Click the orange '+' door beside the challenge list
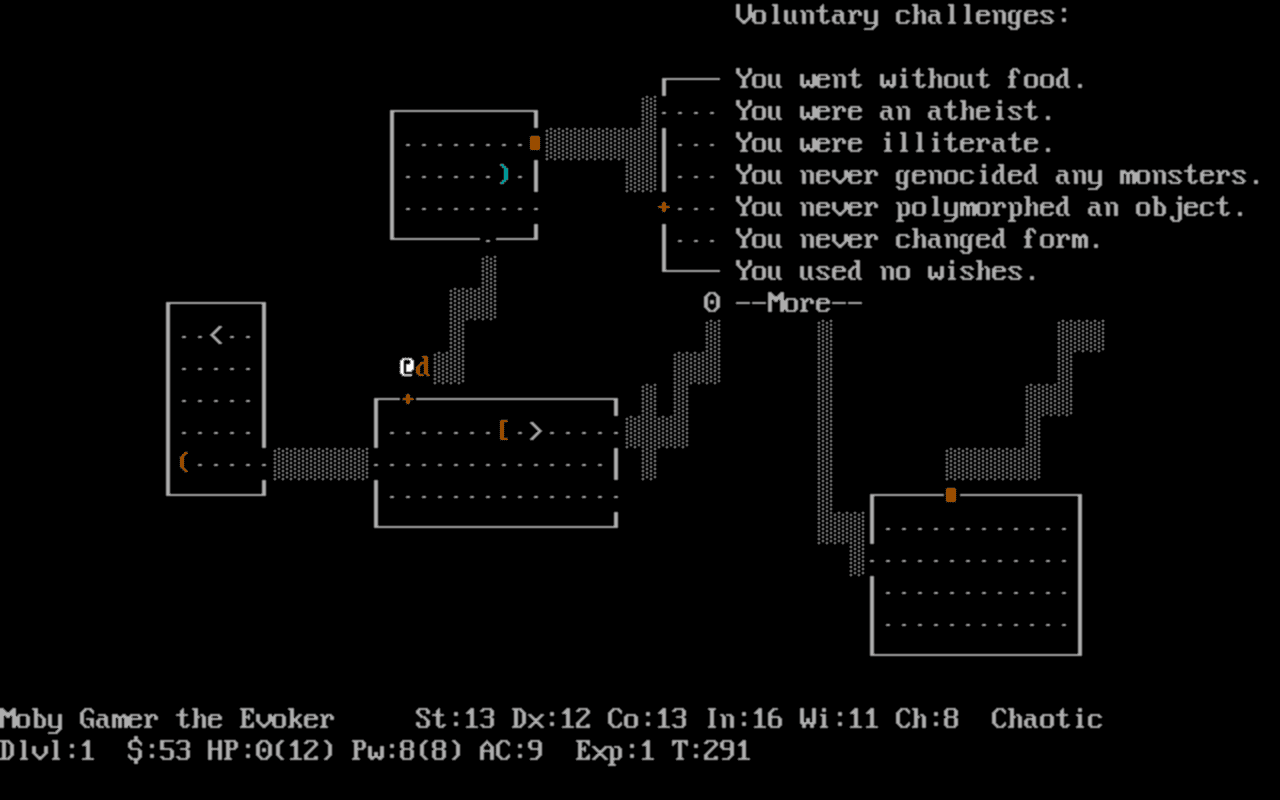 [x=662, y=207]
